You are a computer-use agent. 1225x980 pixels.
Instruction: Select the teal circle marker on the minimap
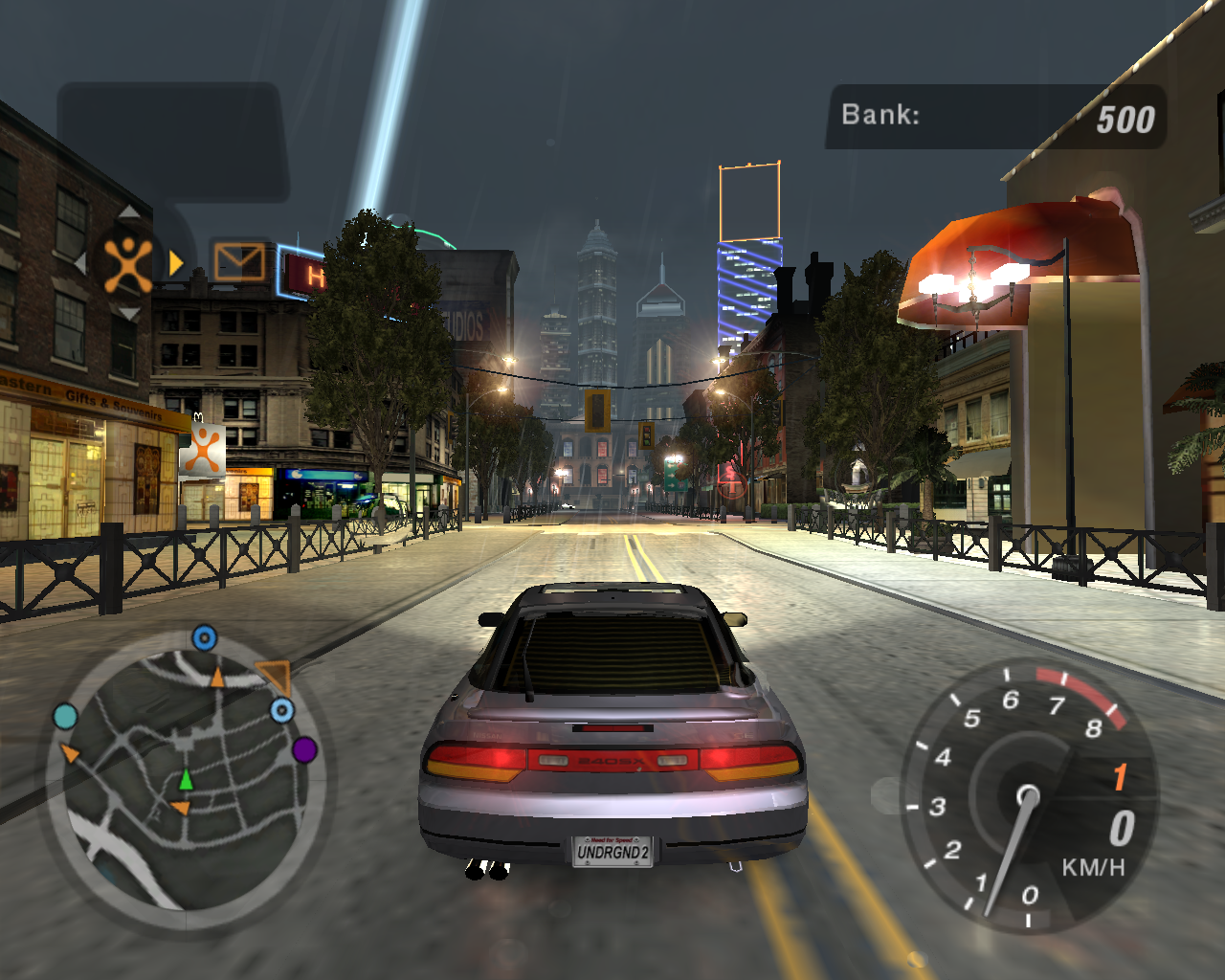(x=65, y=717)
